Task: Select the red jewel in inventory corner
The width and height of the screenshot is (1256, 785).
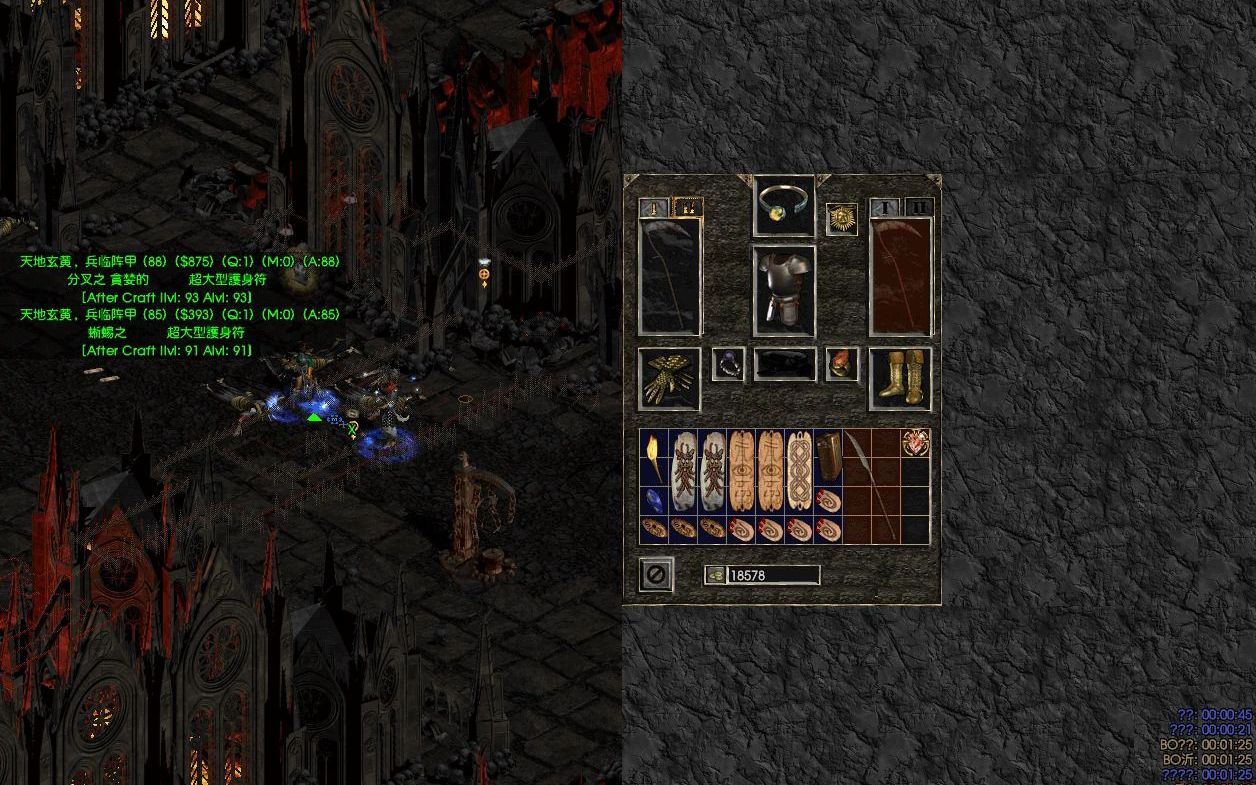Action: 915,443
